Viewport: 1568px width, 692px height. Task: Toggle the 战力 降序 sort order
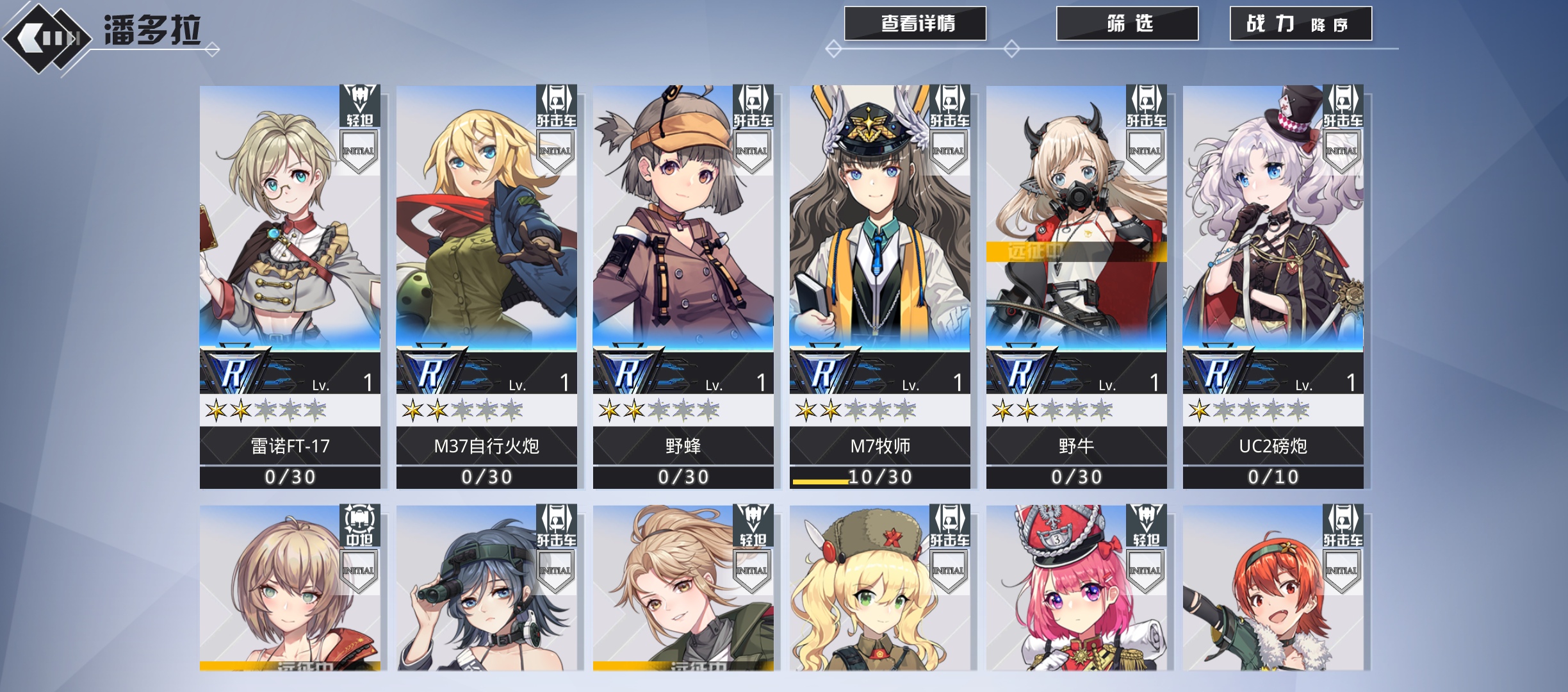pos(1300,24)
